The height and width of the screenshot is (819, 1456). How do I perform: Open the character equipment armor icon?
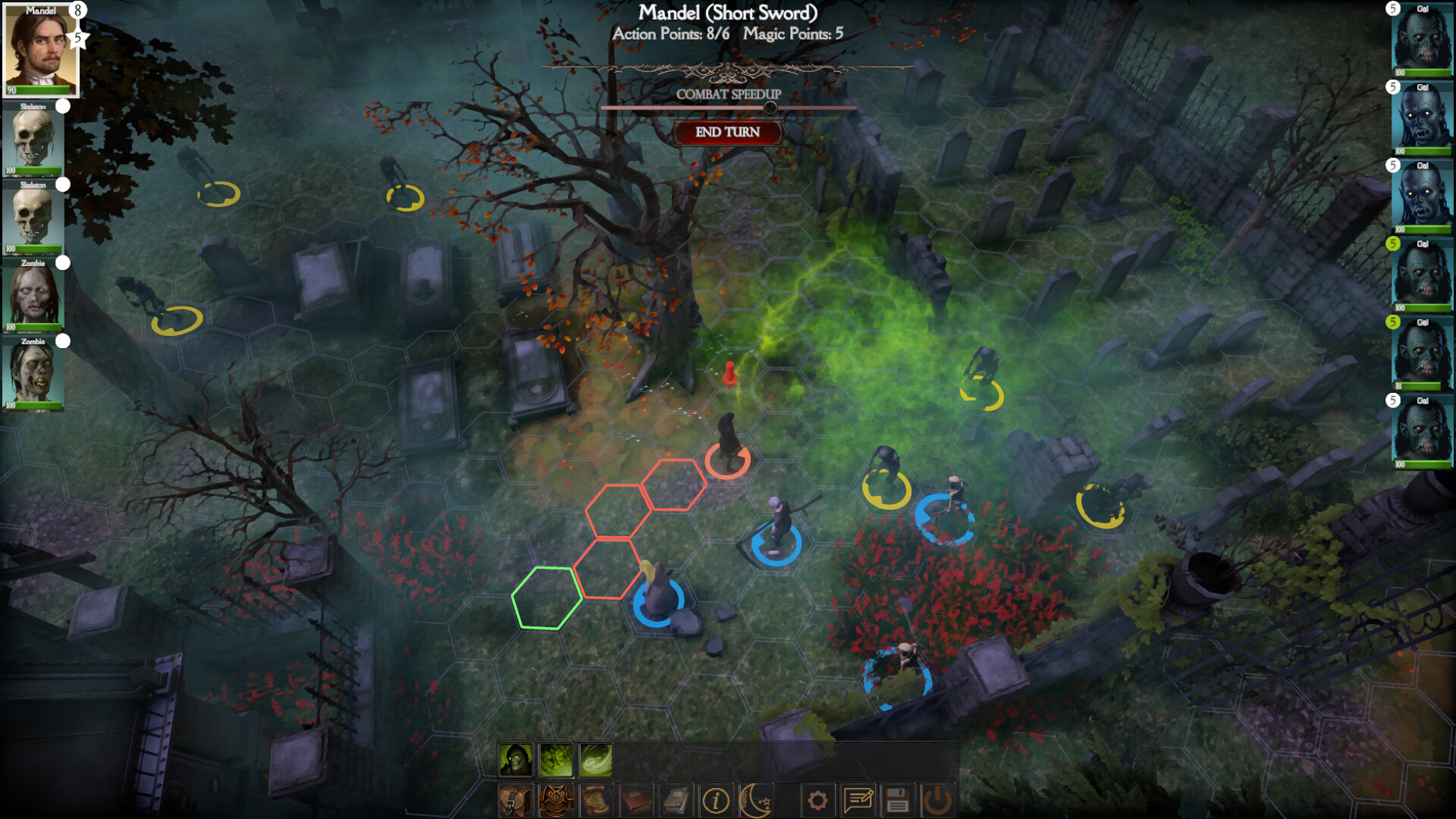pos(555,799)
